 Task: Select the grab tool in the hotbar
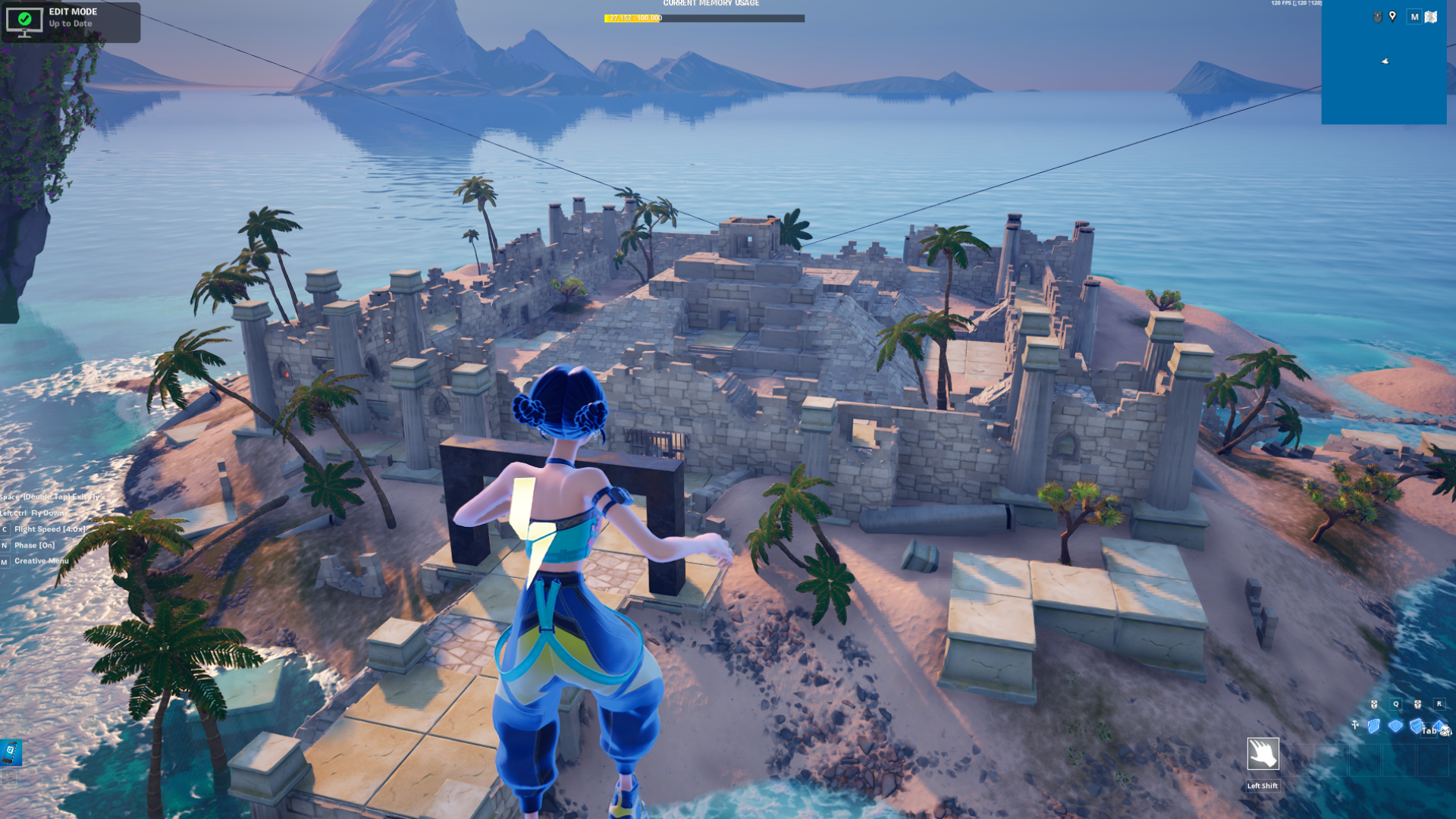tap(1263, 754)
